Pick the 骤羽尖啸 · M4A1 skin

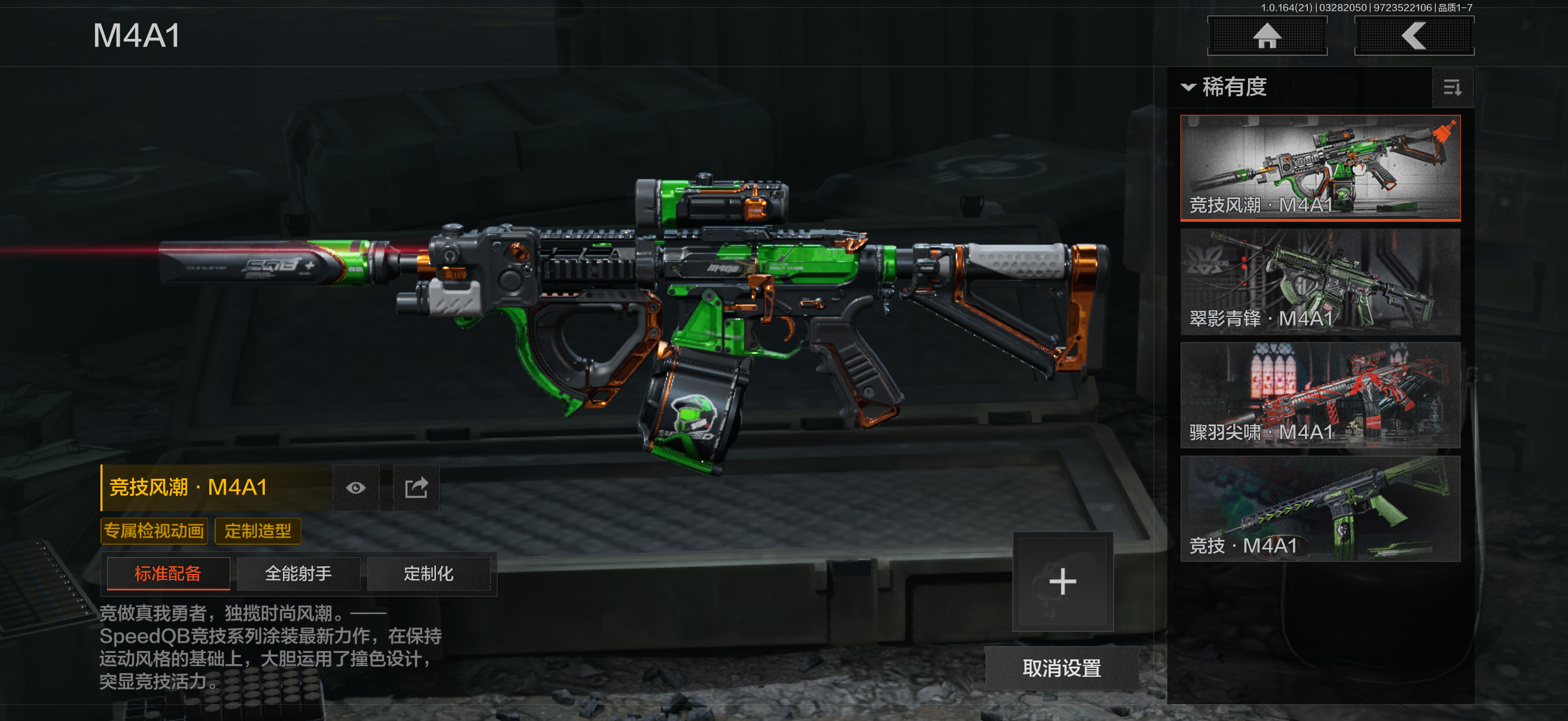tap(1320, 395)
